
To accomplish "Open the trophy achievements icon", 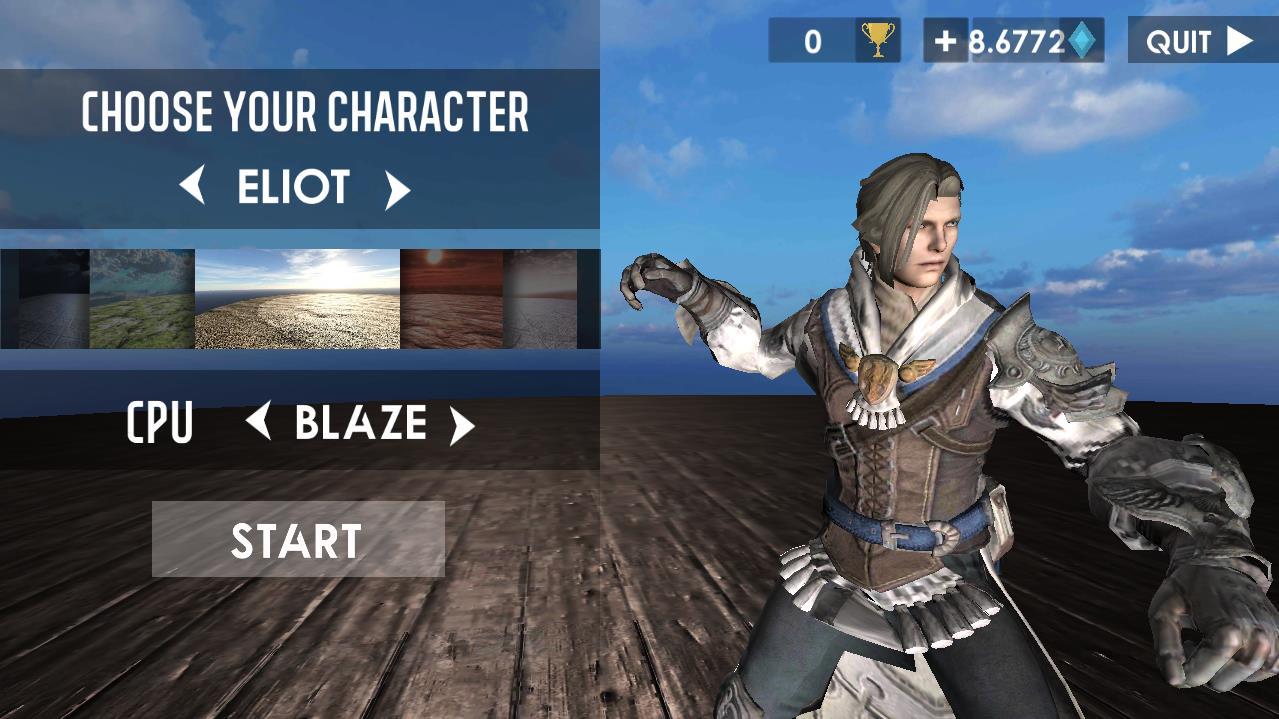I will (x=878, y=41).
